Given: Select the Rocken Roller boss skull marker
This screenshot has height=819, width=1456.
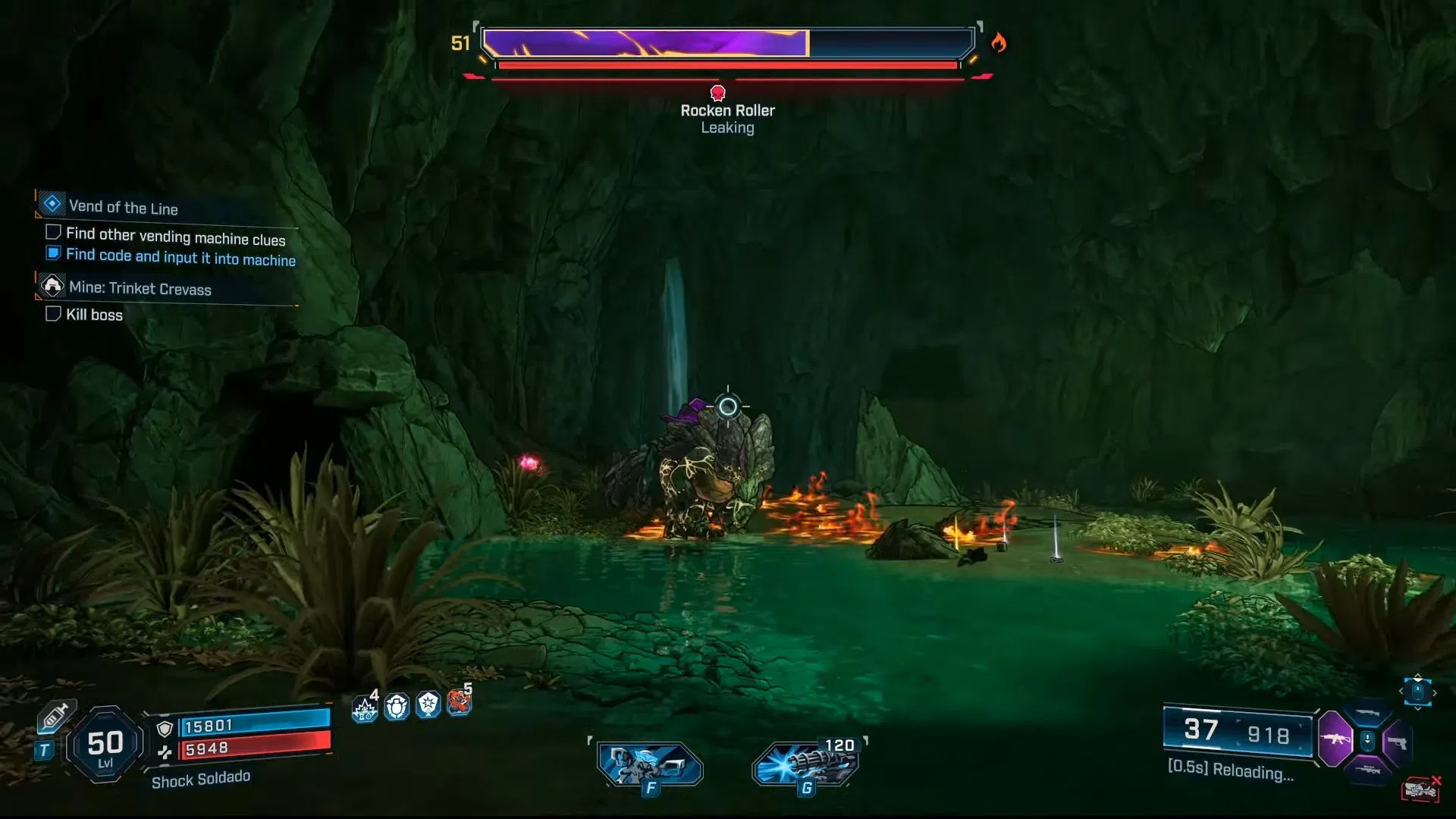Looking at the screenshot, I should pyautogui.click(x=717, y=93).
